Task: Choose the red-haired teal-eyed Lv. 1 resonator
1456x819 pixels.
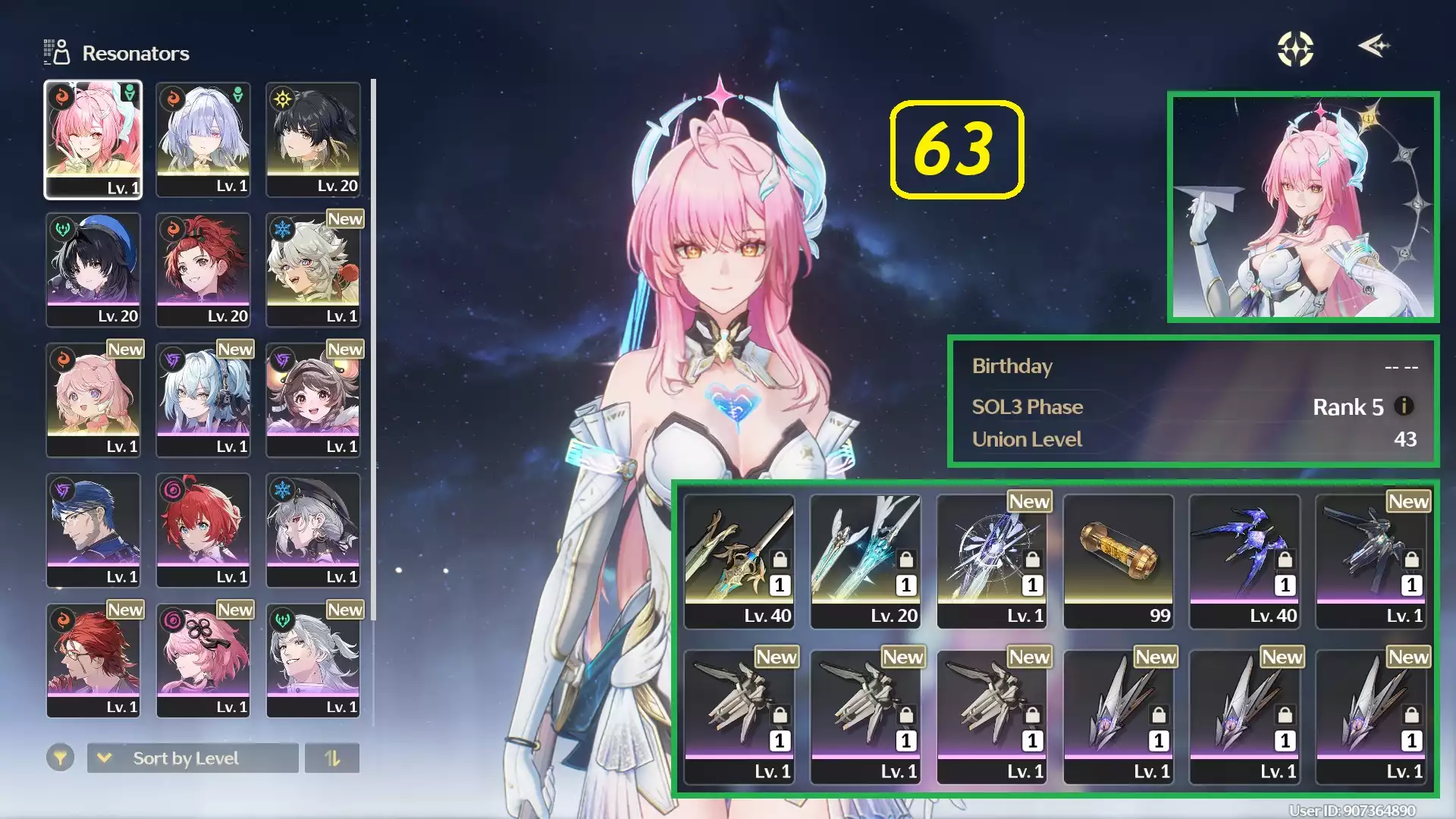Action: pyautogui.click(x=203, y=531)
